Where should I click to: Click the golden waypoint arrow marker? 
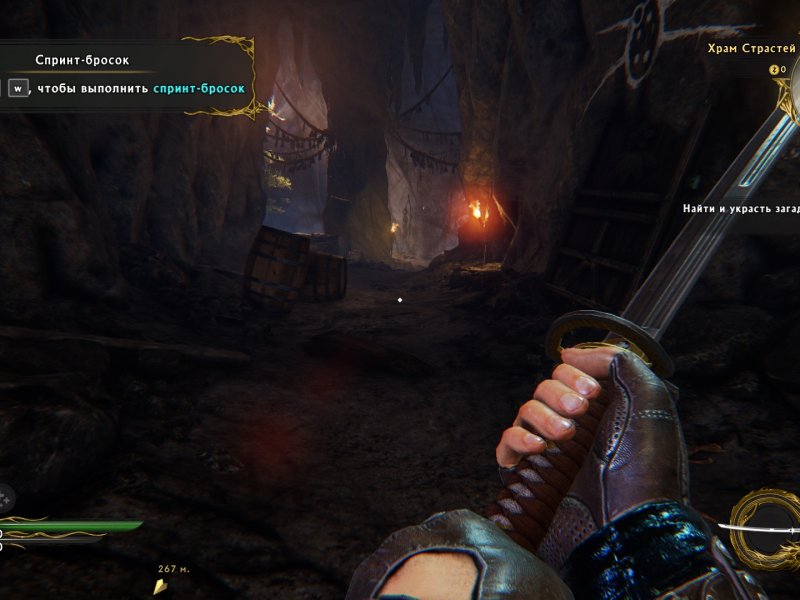pyautogui.click(x=160, y=587)
